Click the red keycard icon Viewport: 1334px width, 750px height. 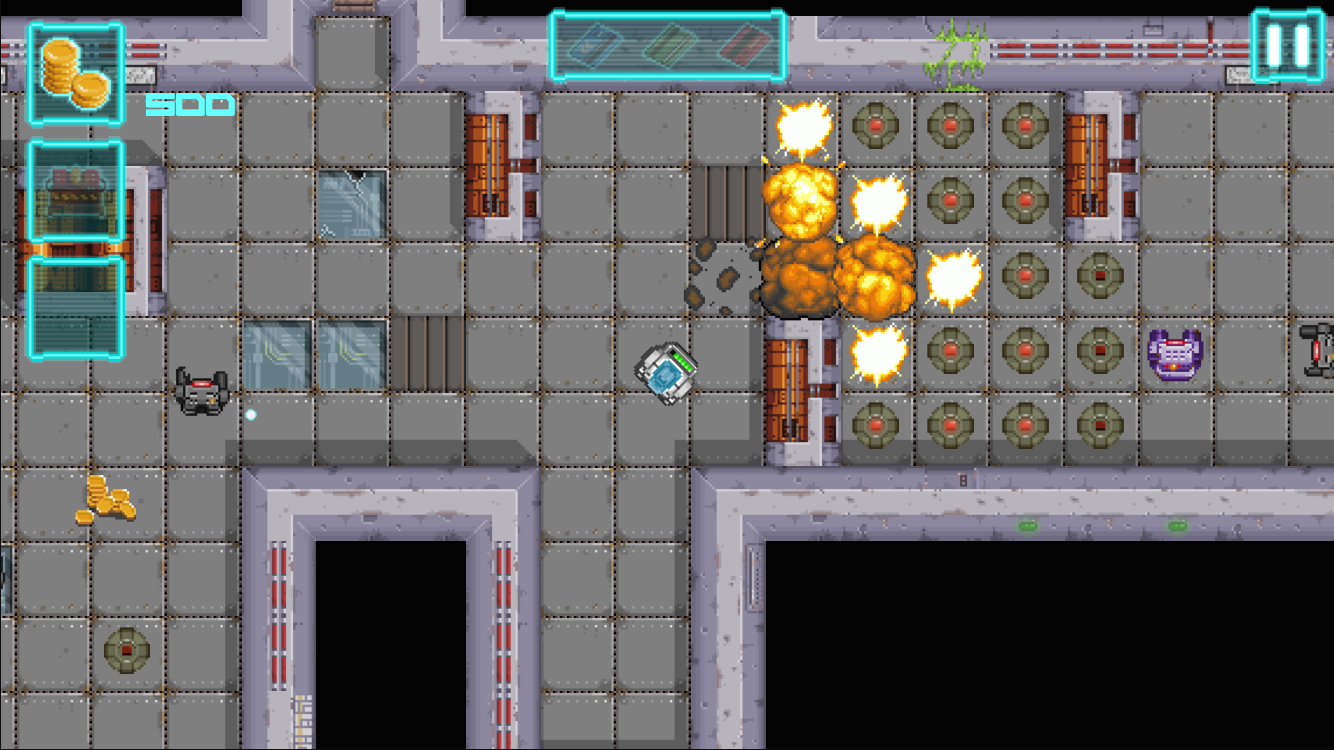(x=742, y=45)
